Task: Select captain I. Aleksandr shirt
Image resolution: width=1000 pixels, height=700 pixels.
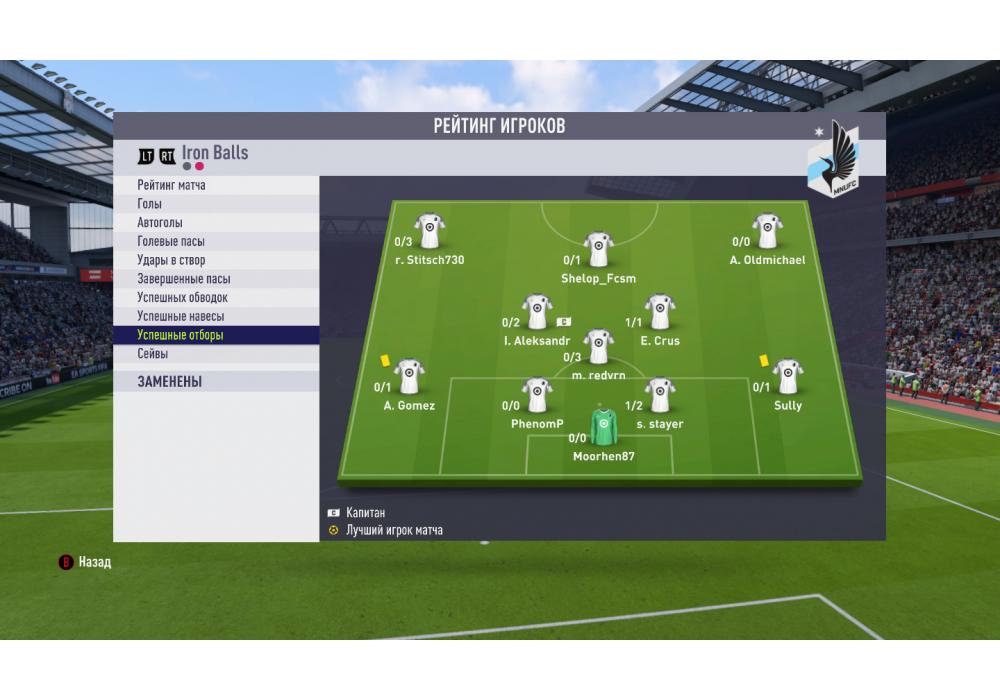Action: coord(537,312)
